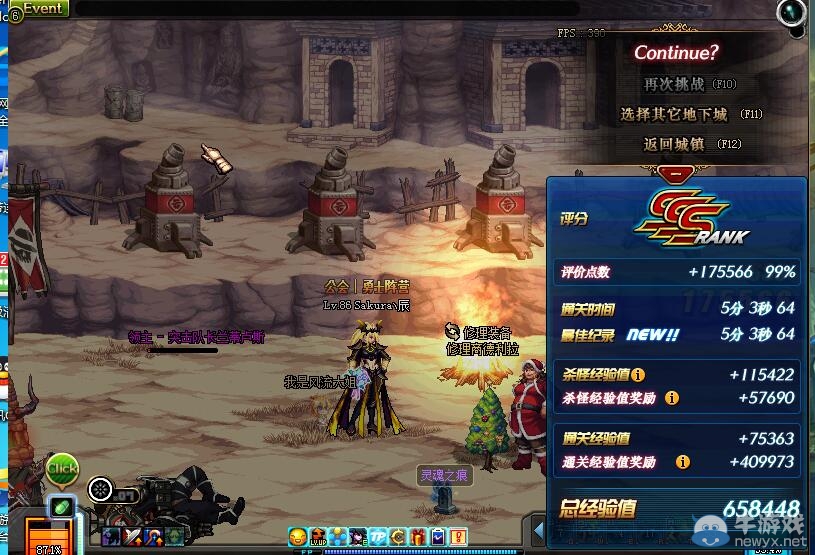Click the exclamation mark notice icon
The width and height of the screenshot is (815, 555).
(459, 537)
